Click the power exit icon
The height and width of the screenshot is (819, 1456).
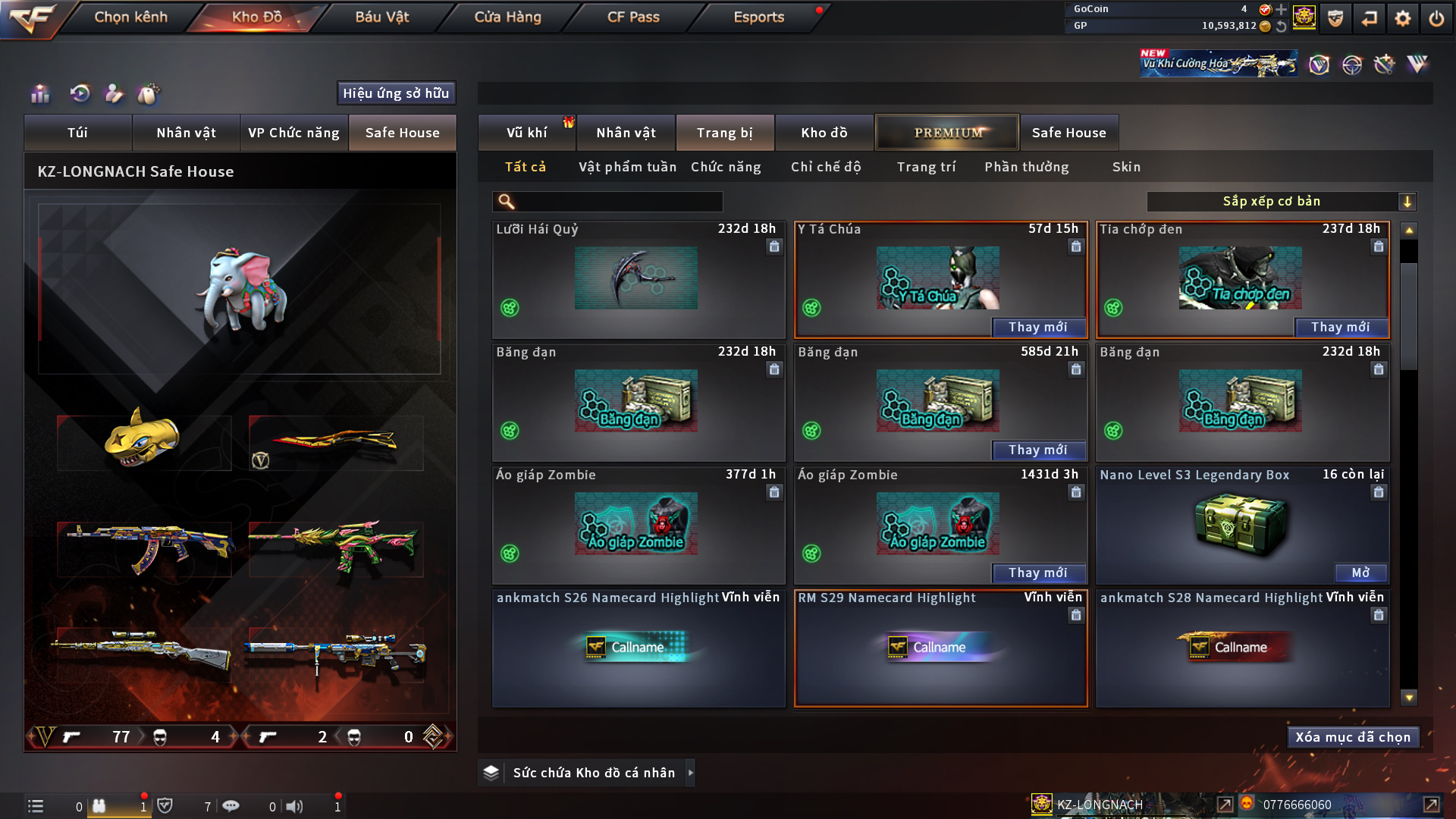pos(1436,18)
